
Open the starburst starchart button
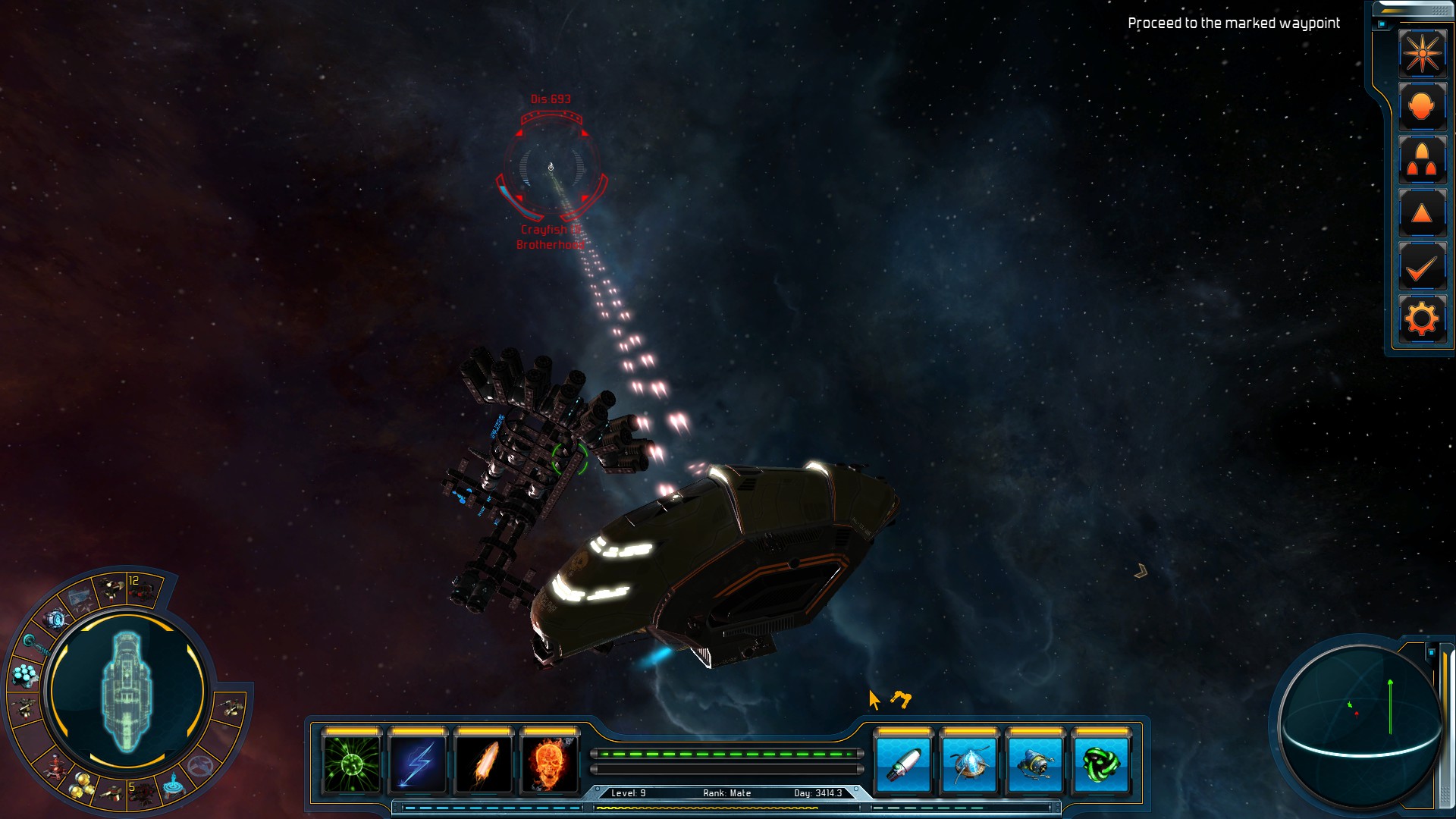1422,53
